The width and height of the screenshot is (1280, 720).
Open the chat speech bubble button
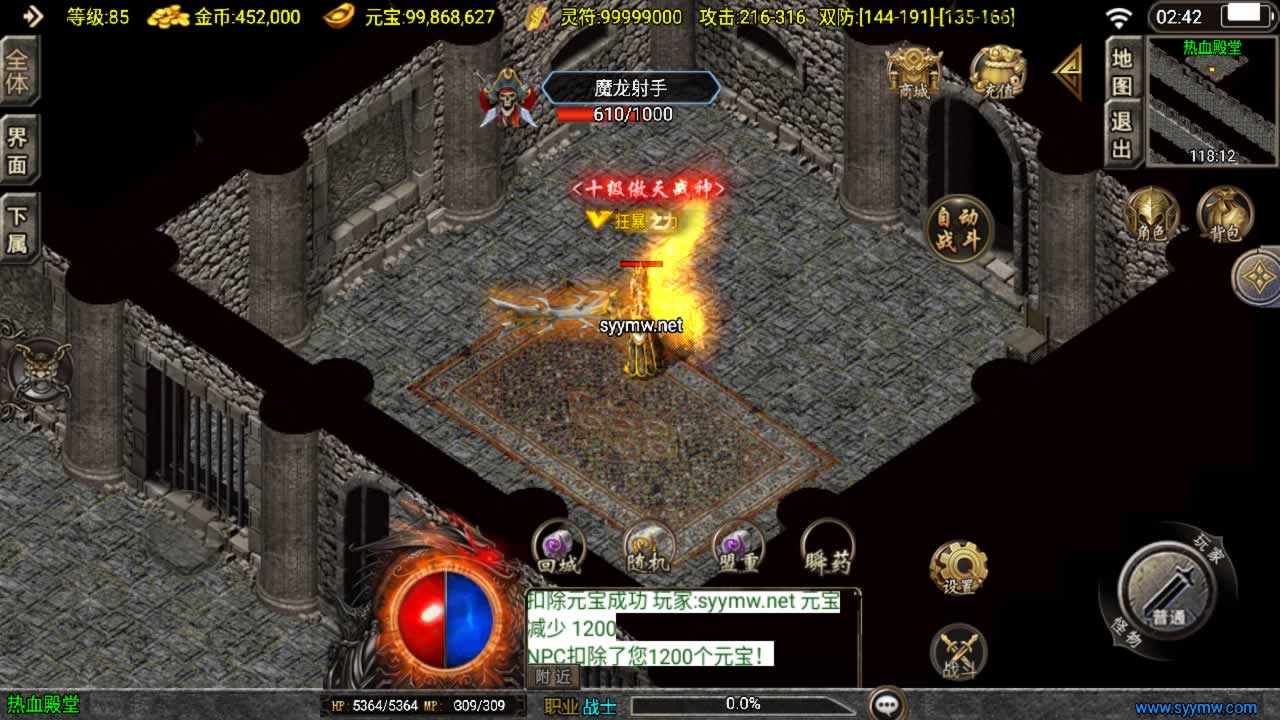[x=887, y=704]
